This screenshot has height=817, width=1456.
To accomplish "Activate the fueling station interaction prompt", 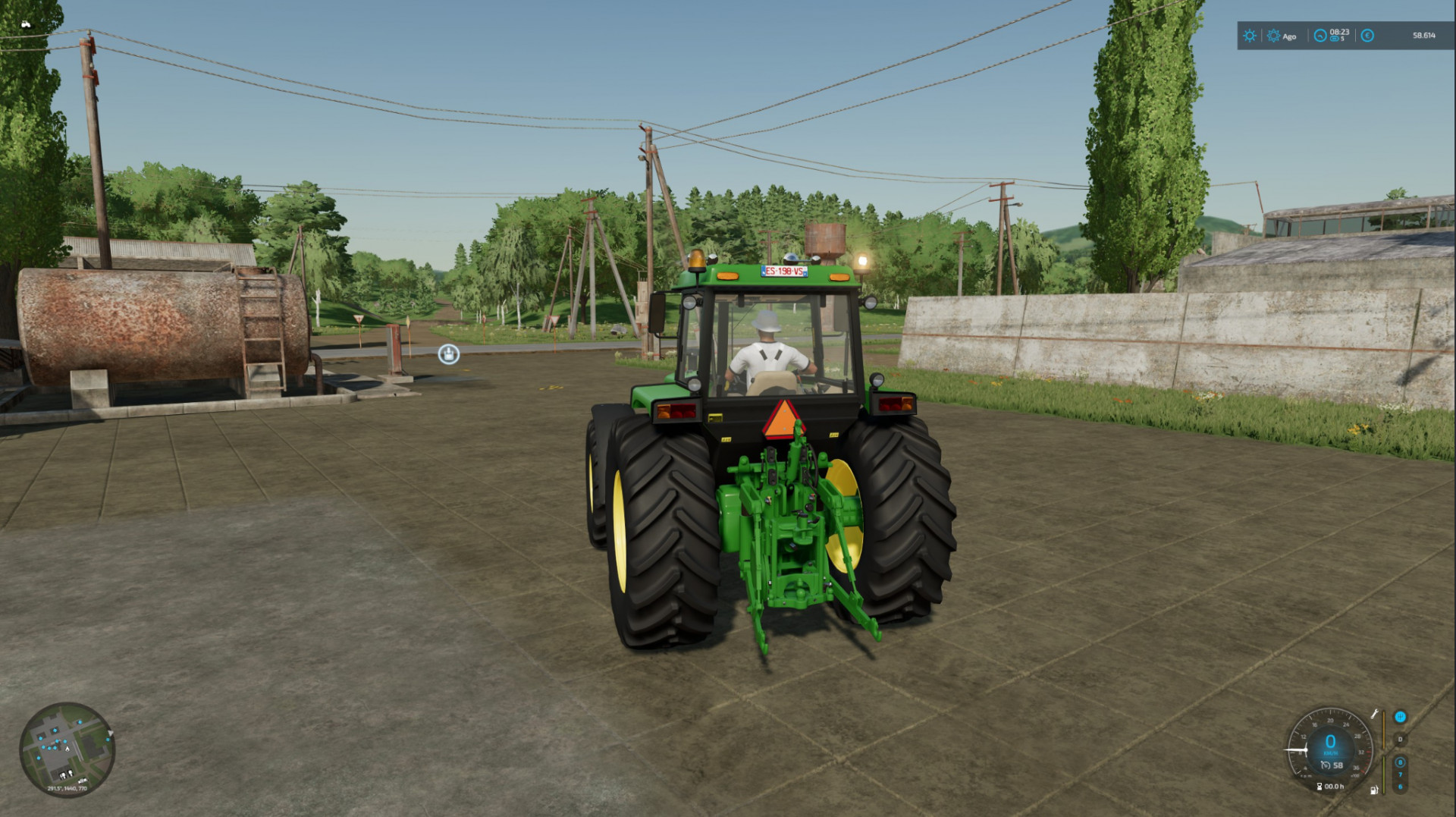I will (447, 355).
